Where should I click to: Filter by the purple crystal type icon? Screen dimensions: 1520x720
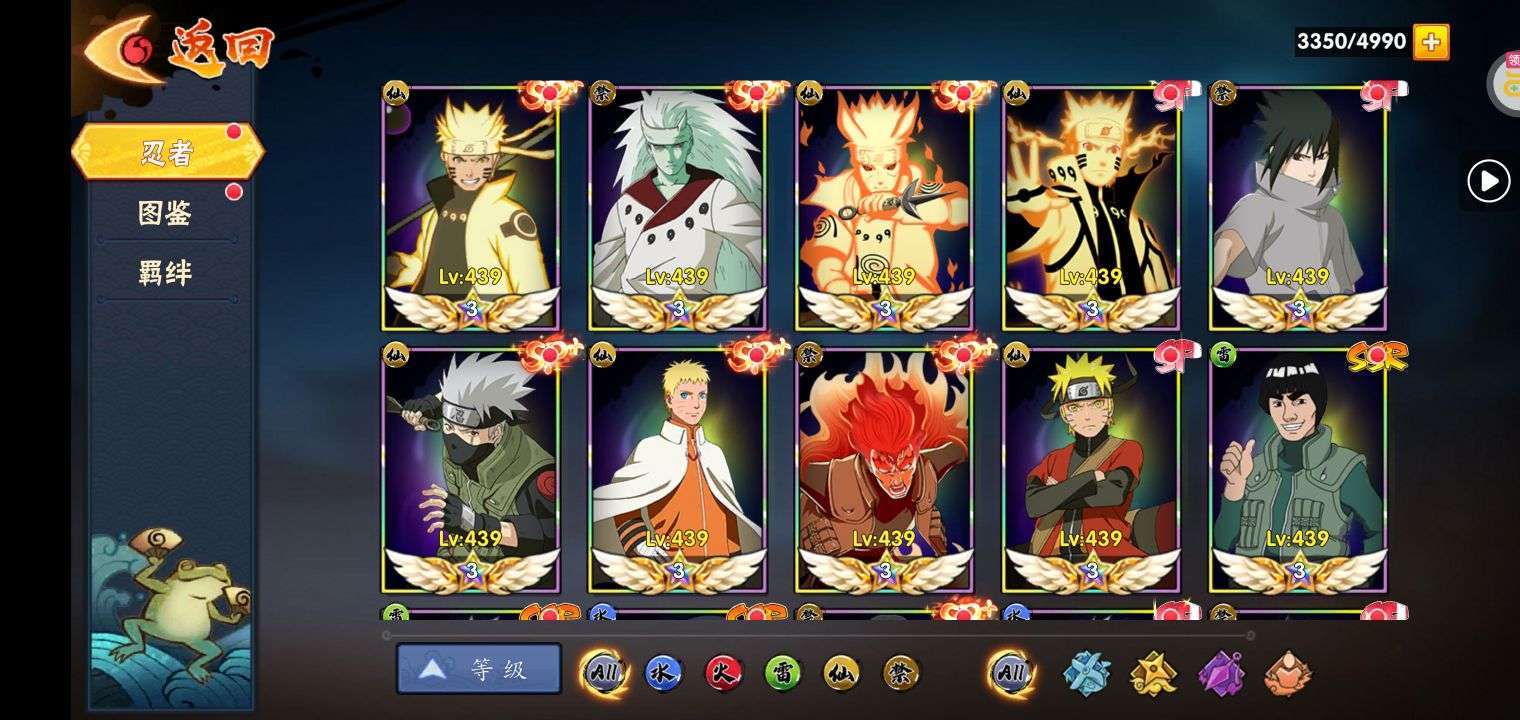pos(1221,673)
